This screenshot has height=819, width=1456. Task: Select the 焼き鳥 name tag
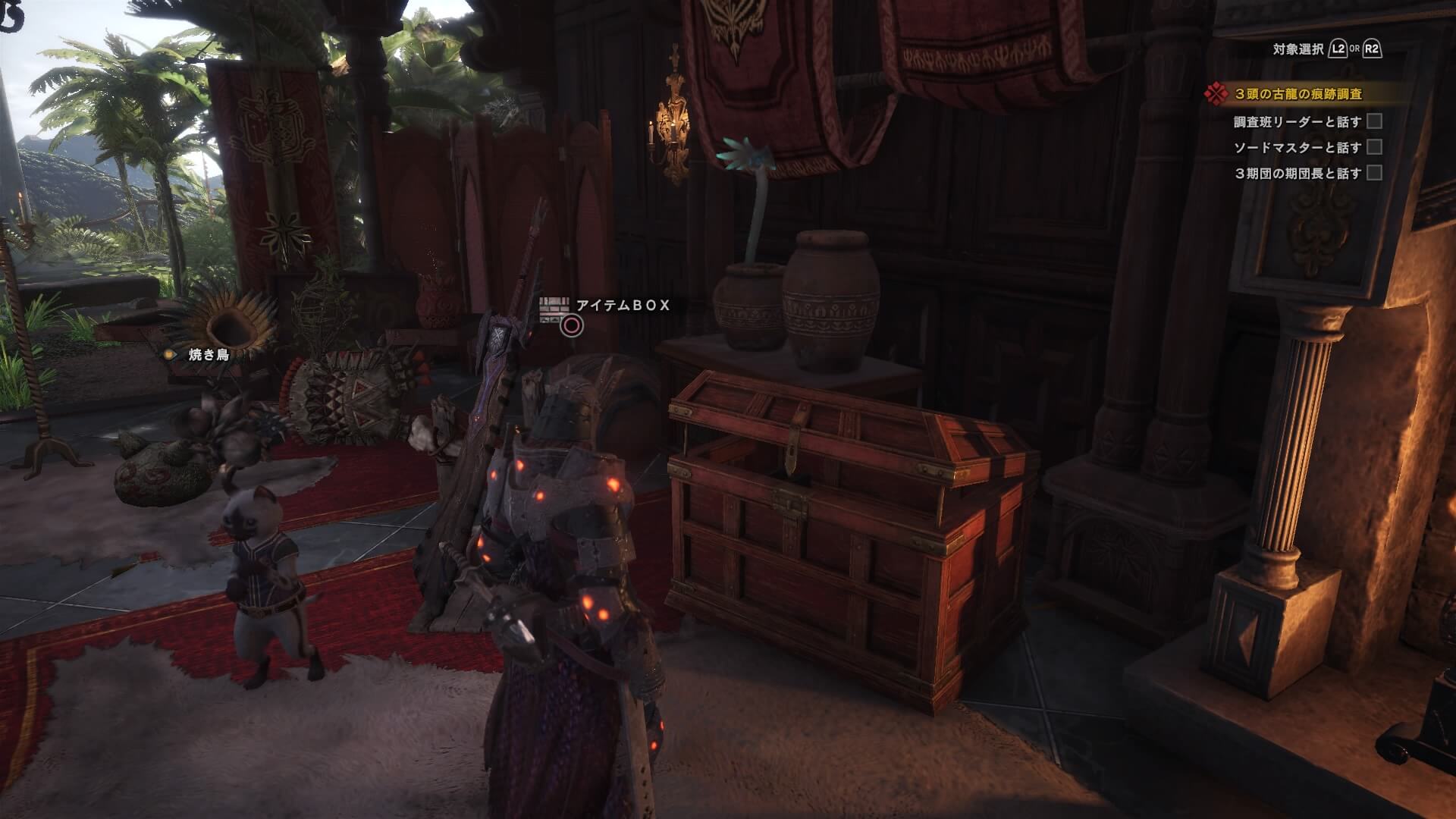(208, 354)
